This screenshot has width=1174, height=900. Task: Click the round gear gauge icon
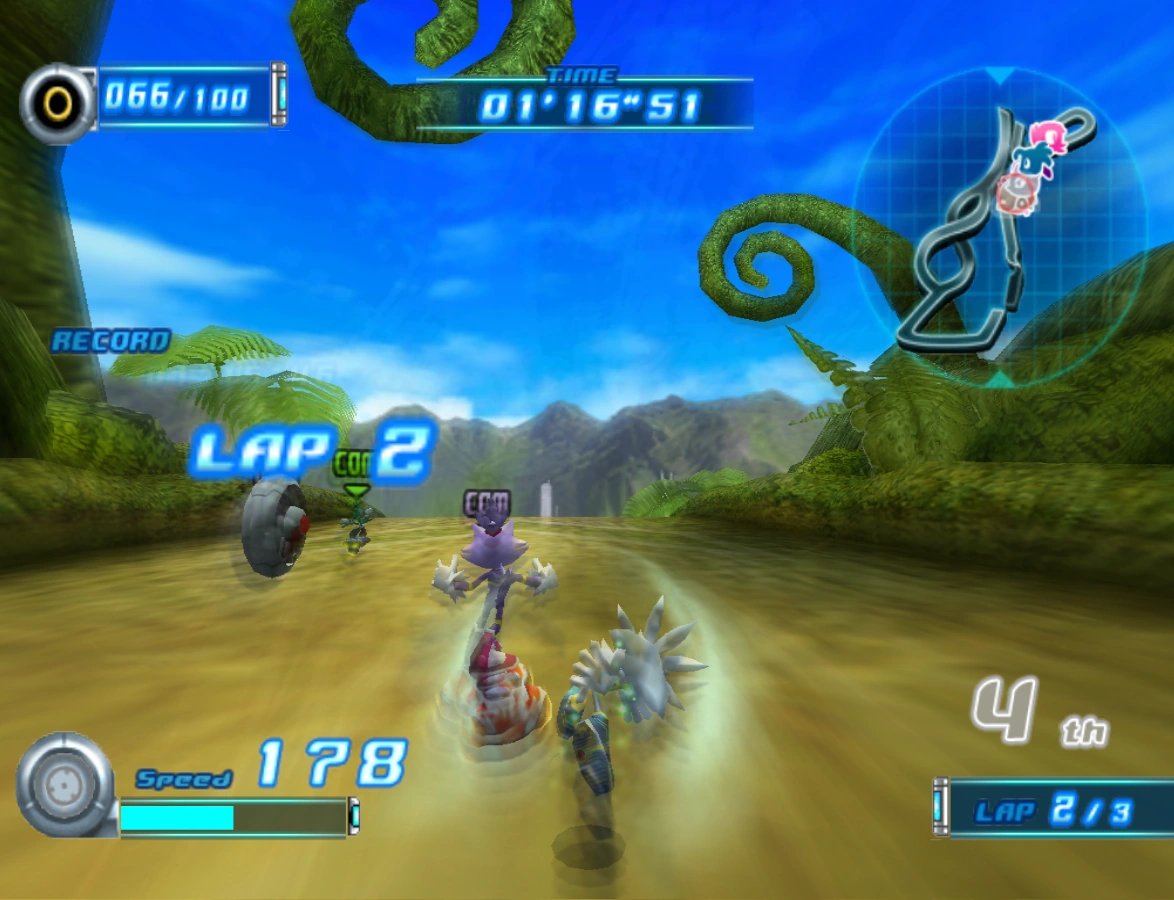[x=63, y=785]
